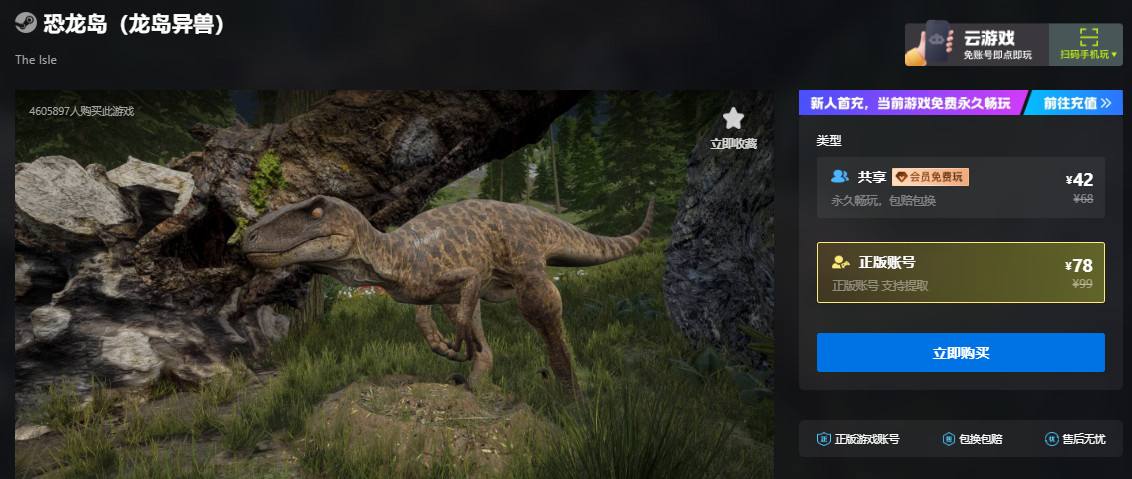
Task: Click the 售后无忧 after-sales label
Action: coord(1075,439)
